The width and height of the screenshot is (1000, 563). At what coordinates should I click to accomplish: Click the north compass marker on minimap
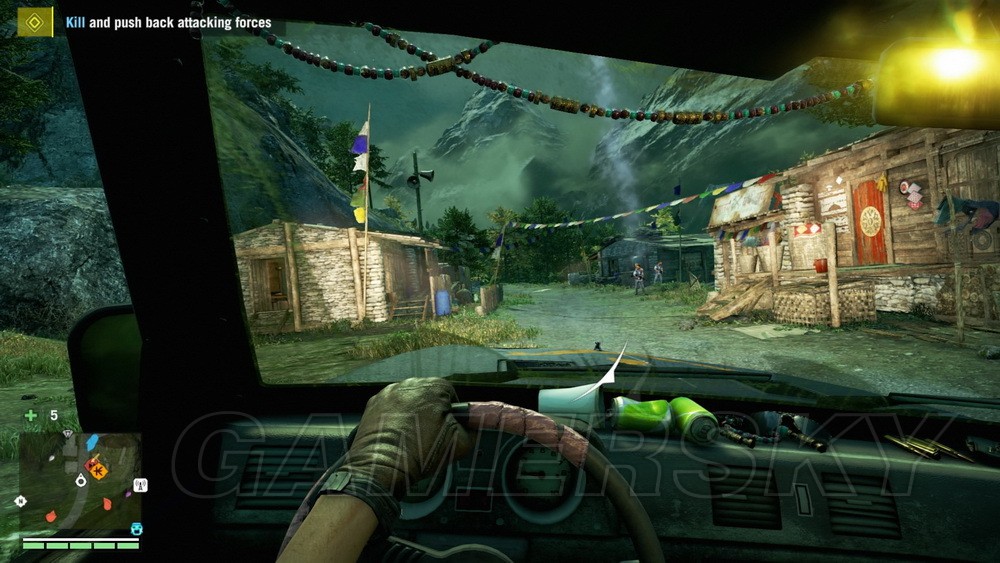21,499
